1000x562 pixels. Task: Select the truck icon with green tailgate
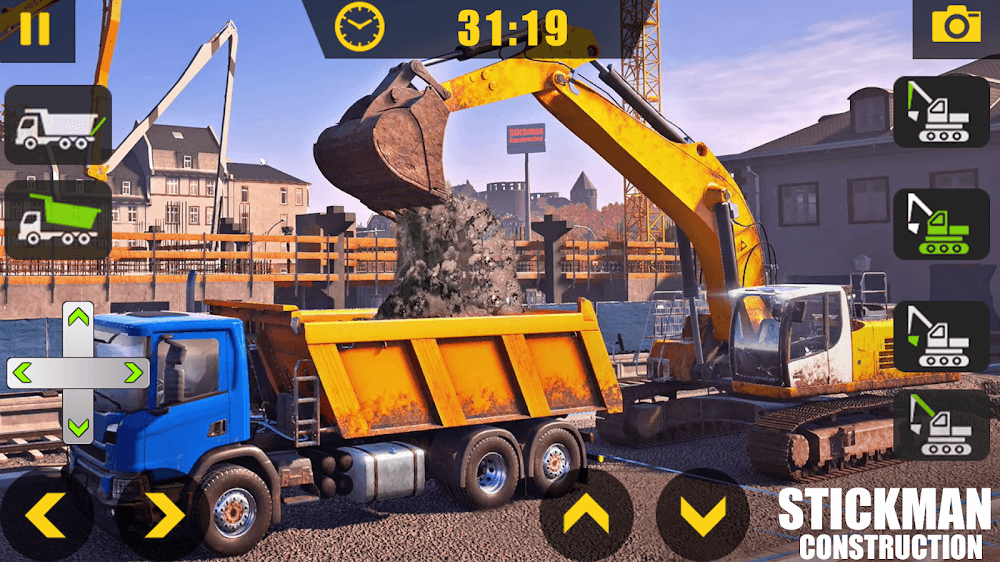click(57, 126)
